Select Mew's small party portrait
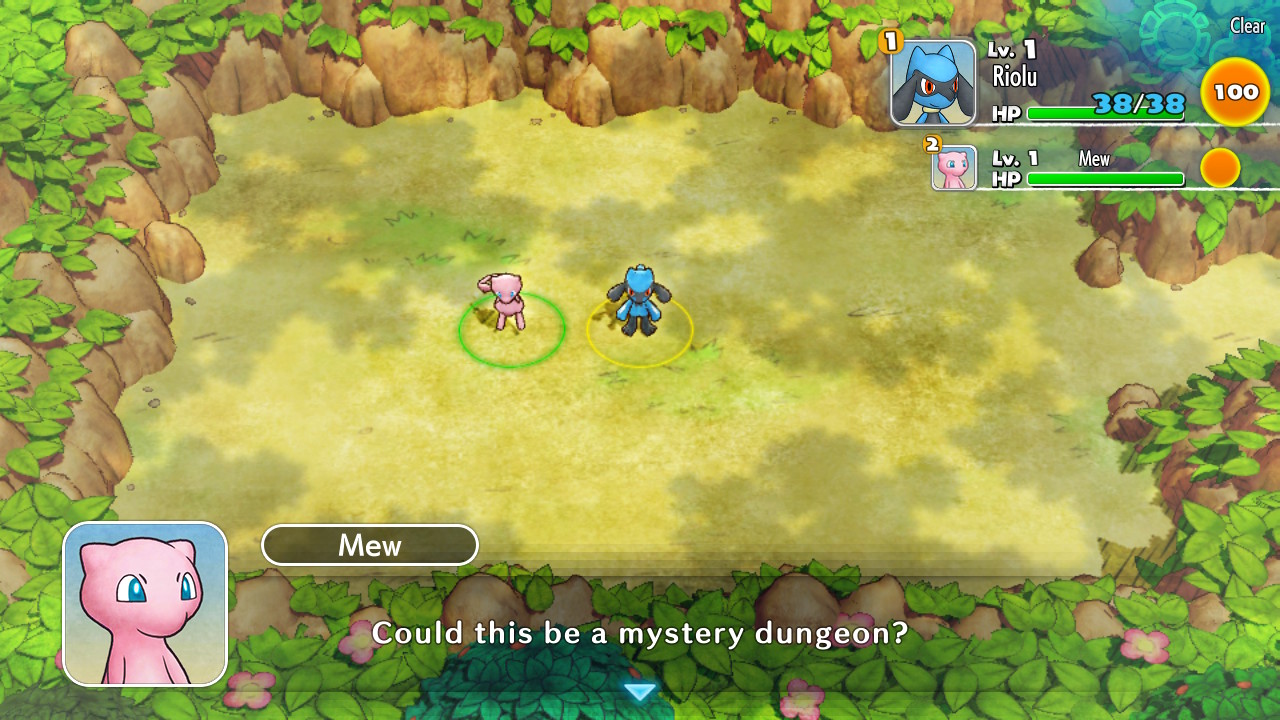 (x=954, y=168)
